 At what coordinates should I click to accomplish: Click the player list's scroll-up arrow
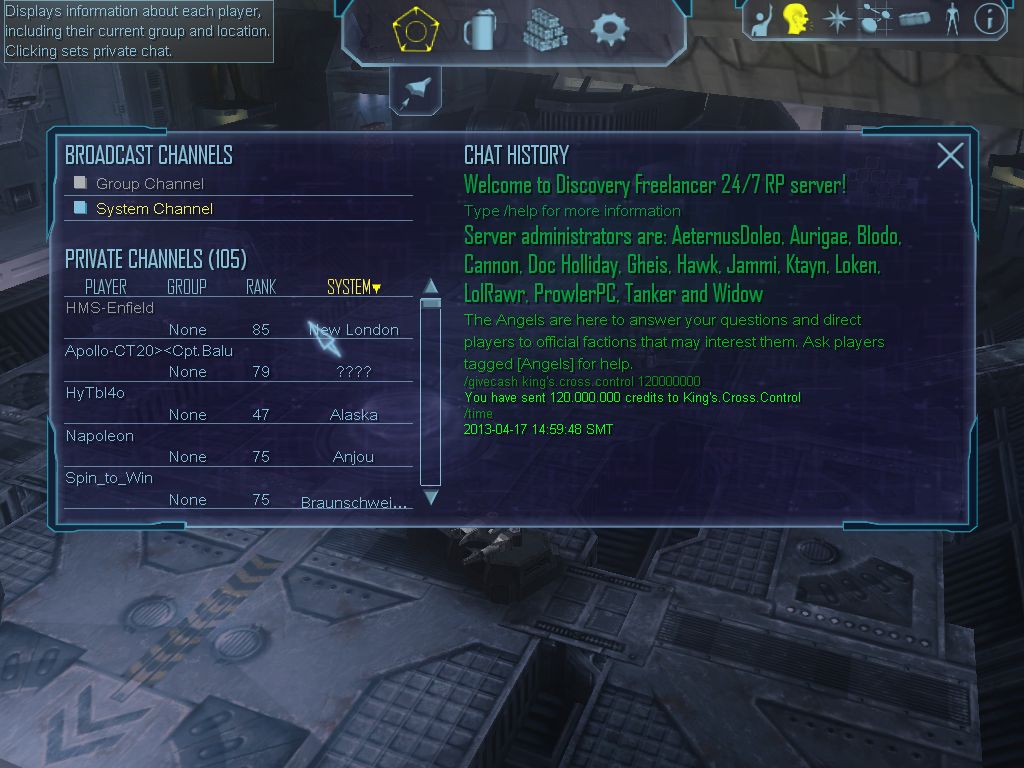[x=431, y=286]
